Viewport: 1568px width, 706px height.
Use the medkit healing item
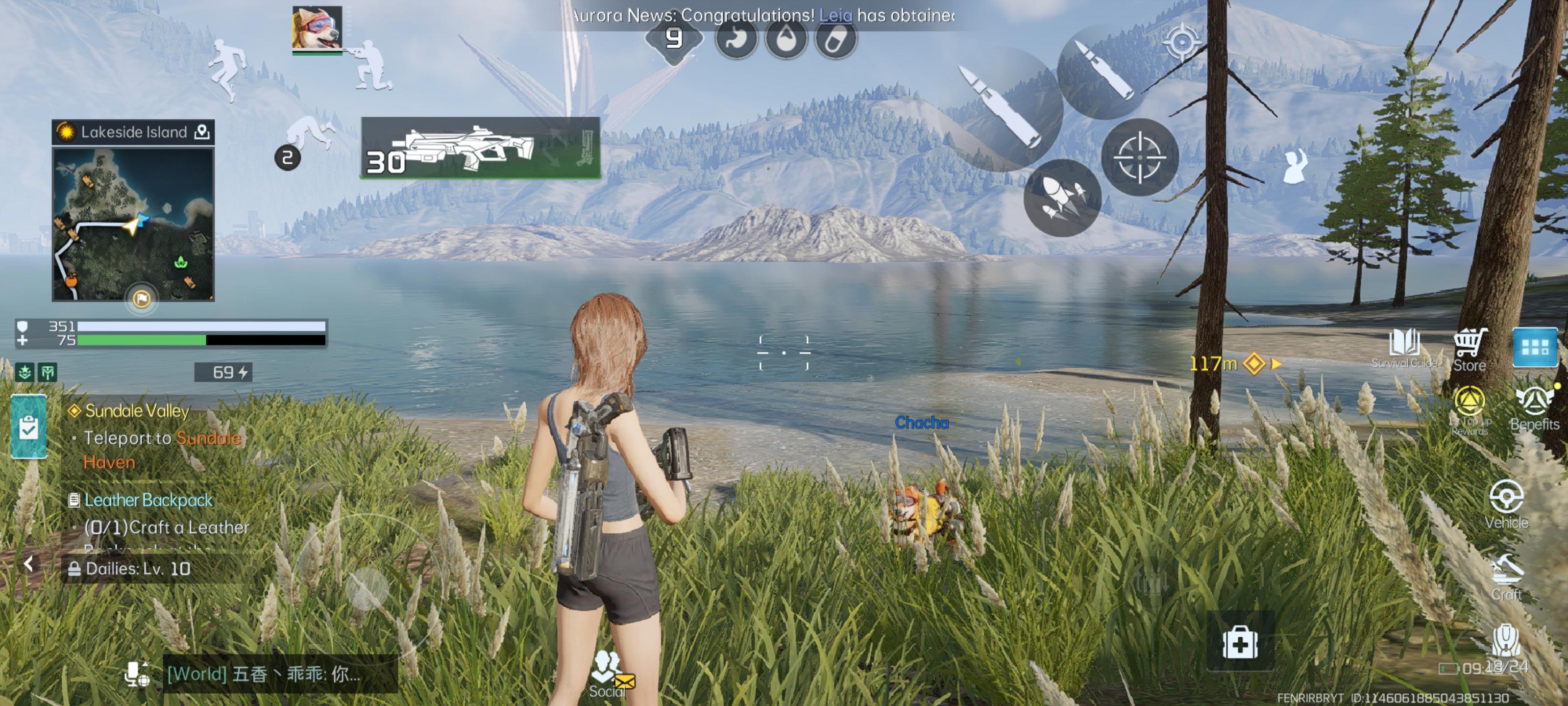[x=1240, y=642]
